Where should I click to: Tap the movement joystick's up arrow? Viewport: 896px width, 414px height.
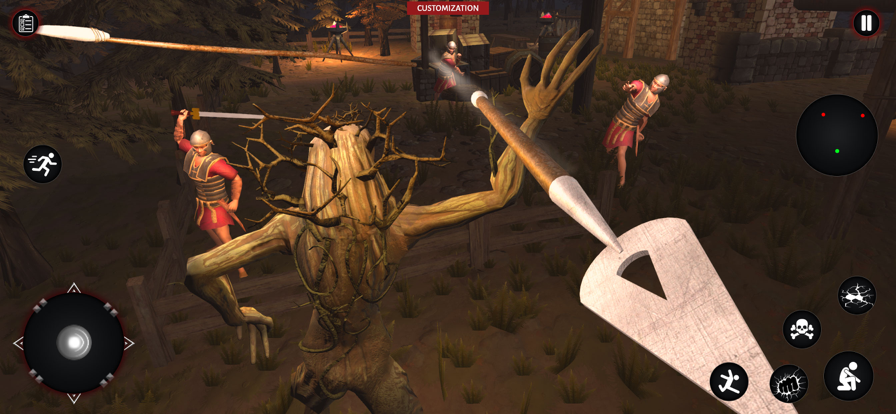click(74, 288)
